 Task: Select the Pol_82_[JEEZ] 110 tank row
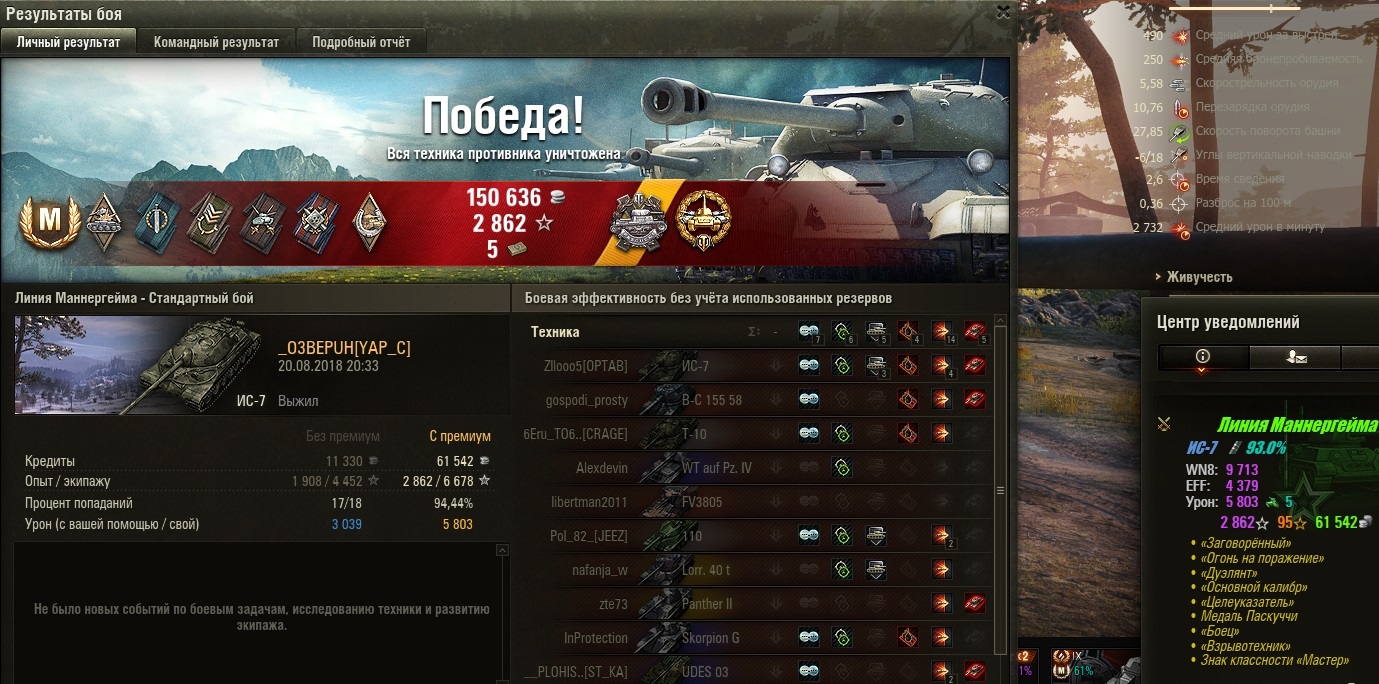(x=760, y=536)
